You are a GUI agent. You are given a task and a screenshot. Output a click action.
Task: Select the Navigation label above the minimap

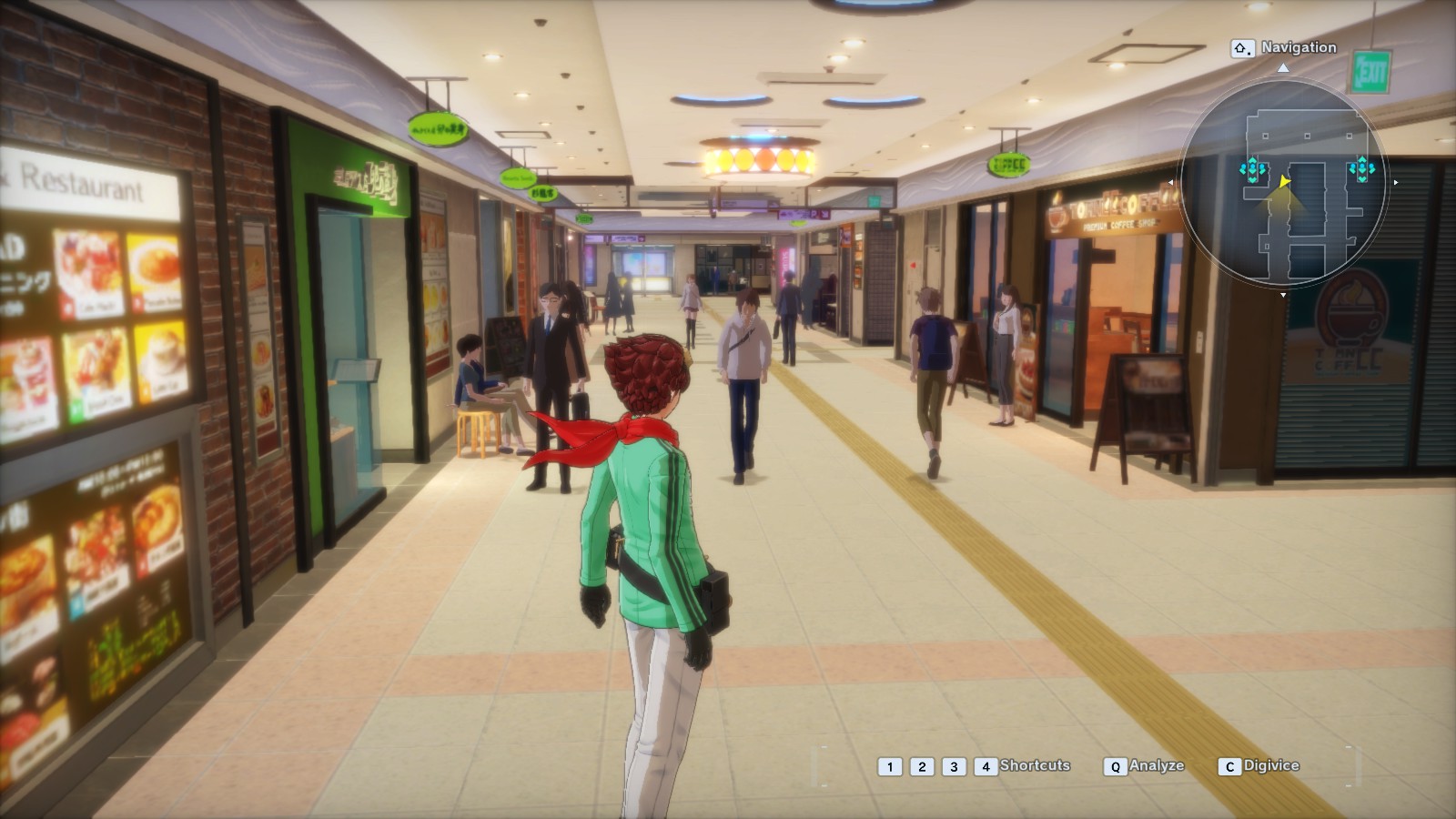1298,47
